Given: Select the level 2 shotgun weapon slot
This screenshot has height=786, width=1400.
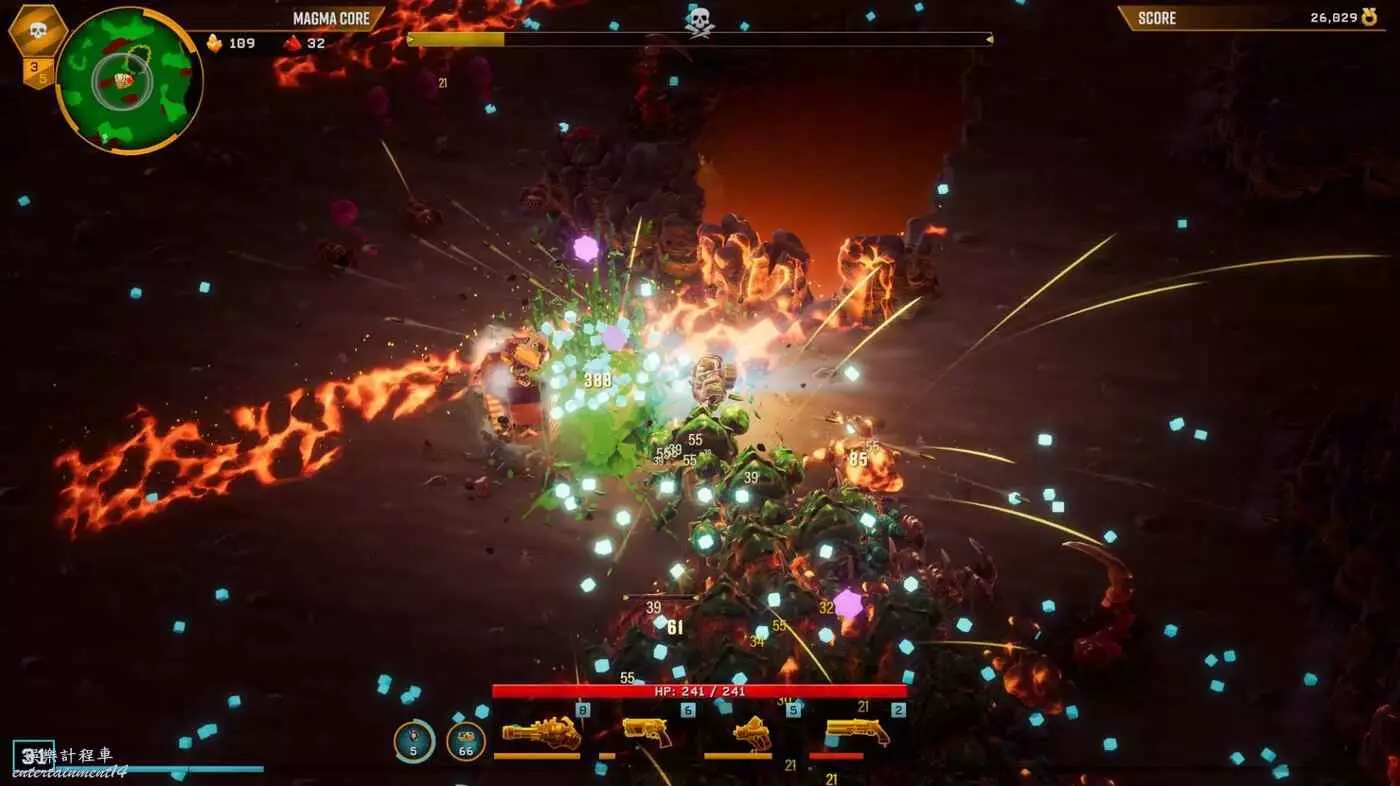Looking at the screenshot, I should 857,732.
